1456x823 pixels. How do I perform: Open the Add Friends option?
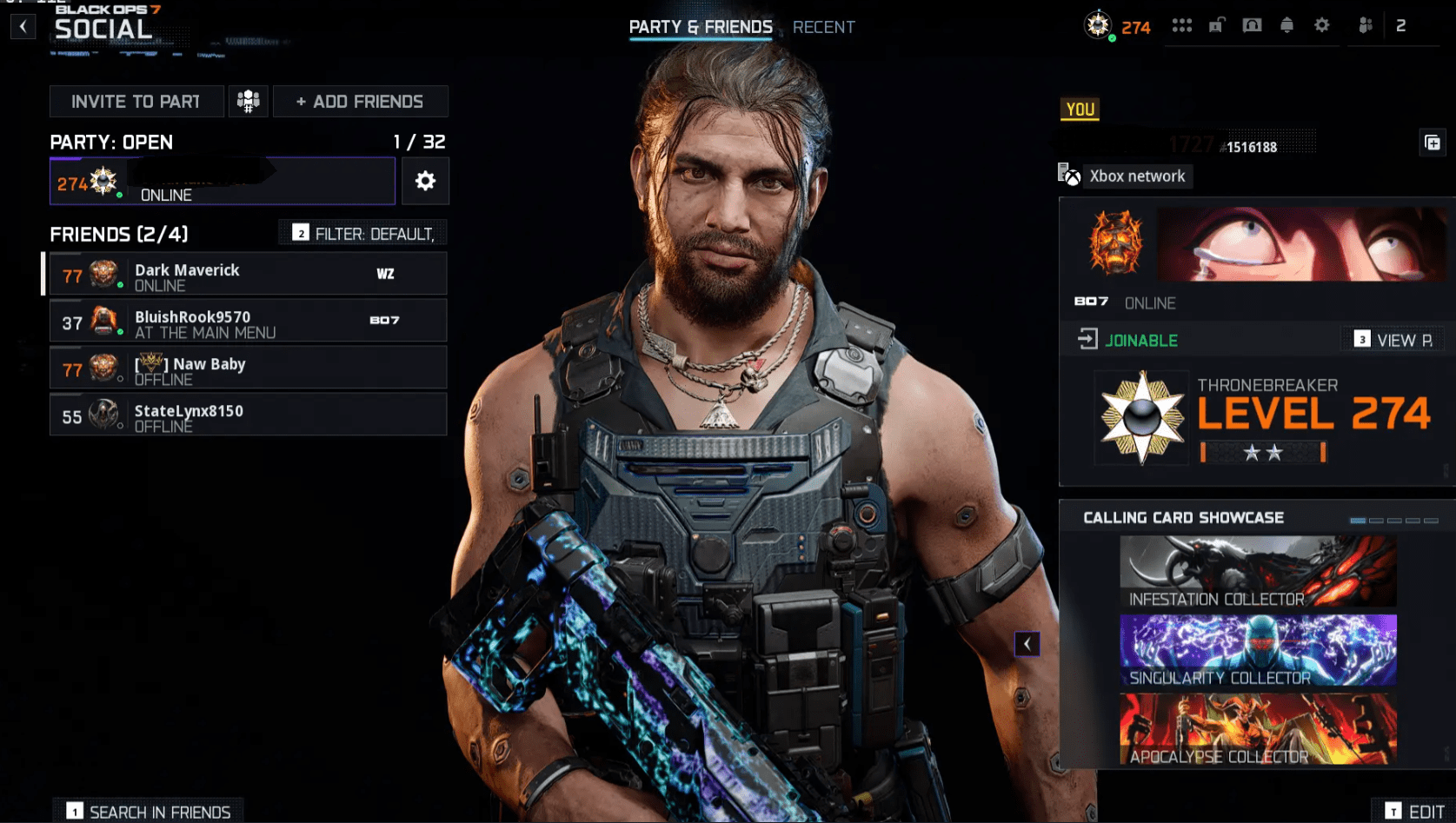(x=360, y=102)
